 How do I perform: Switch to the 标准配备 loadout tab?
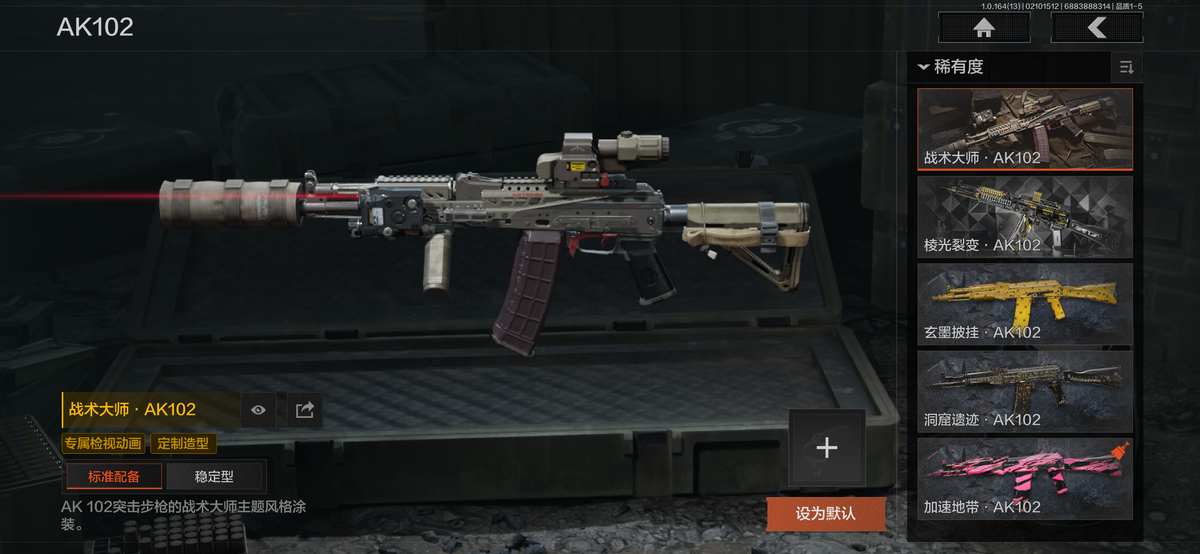[x=114, y=476]
